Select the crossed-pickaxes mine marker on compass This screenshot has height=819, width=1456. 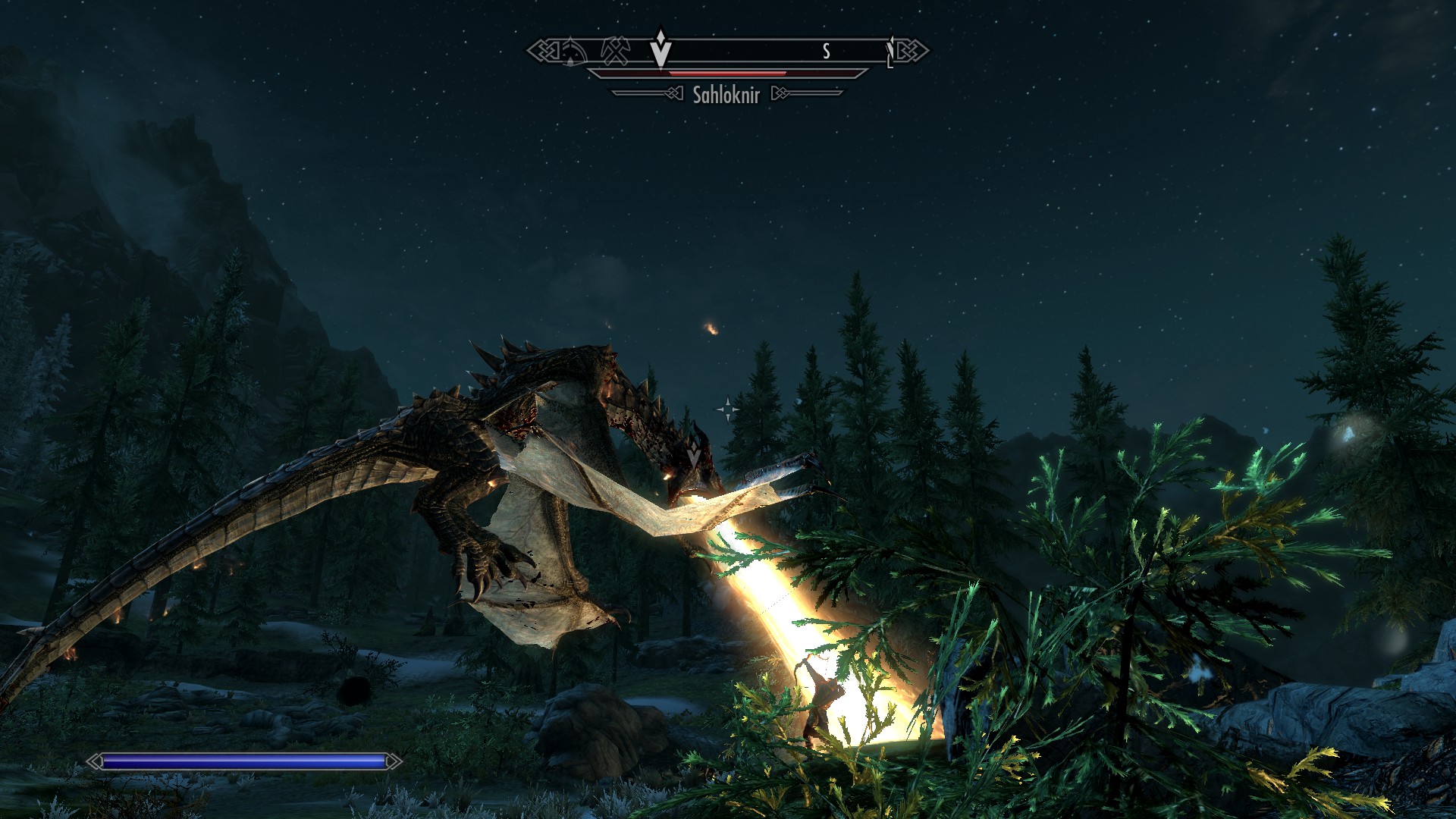[615, 51]
